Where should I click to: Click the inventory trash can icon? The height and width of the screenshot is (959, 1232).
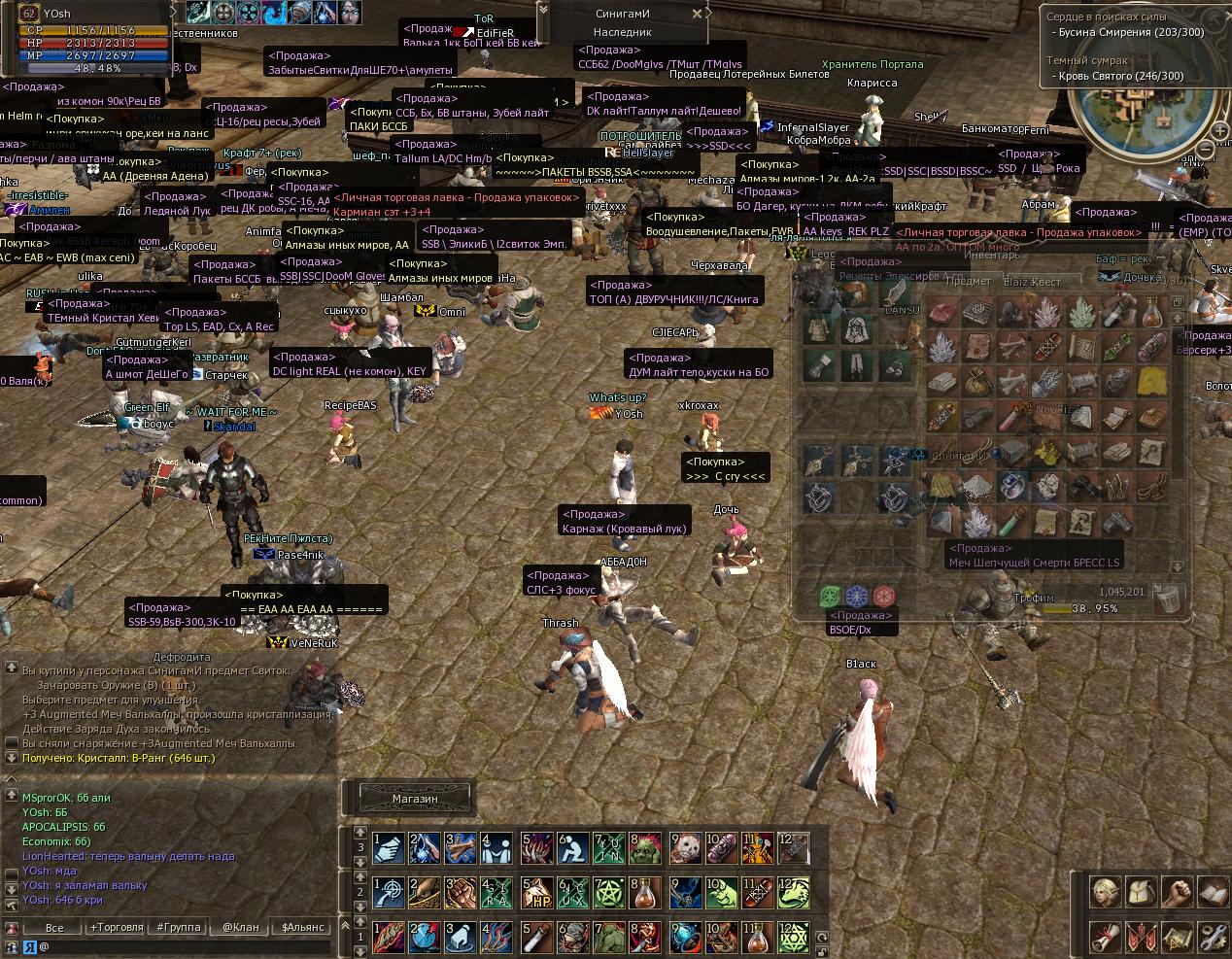(x=1167, y=598)
